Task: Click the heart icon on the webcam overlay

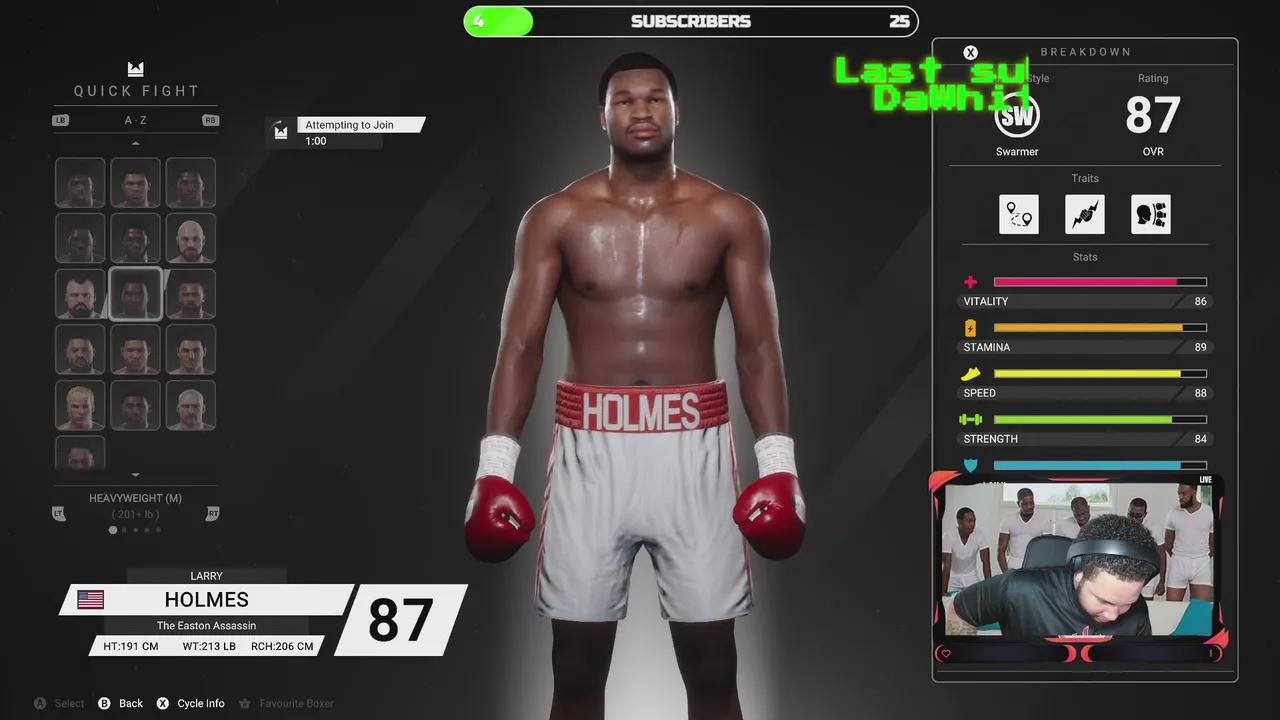Action: [x=945, y=654]
